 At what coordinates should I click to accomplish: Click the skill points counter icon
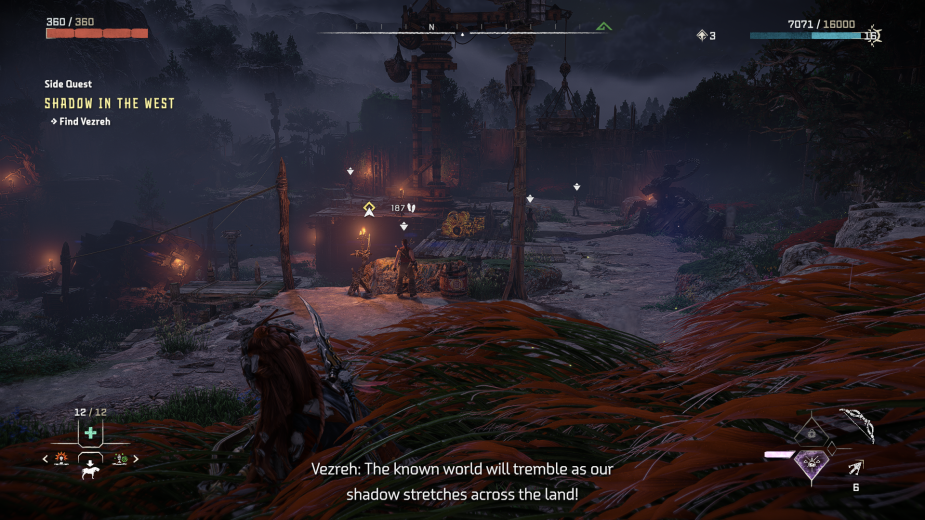tap(702, 36)
